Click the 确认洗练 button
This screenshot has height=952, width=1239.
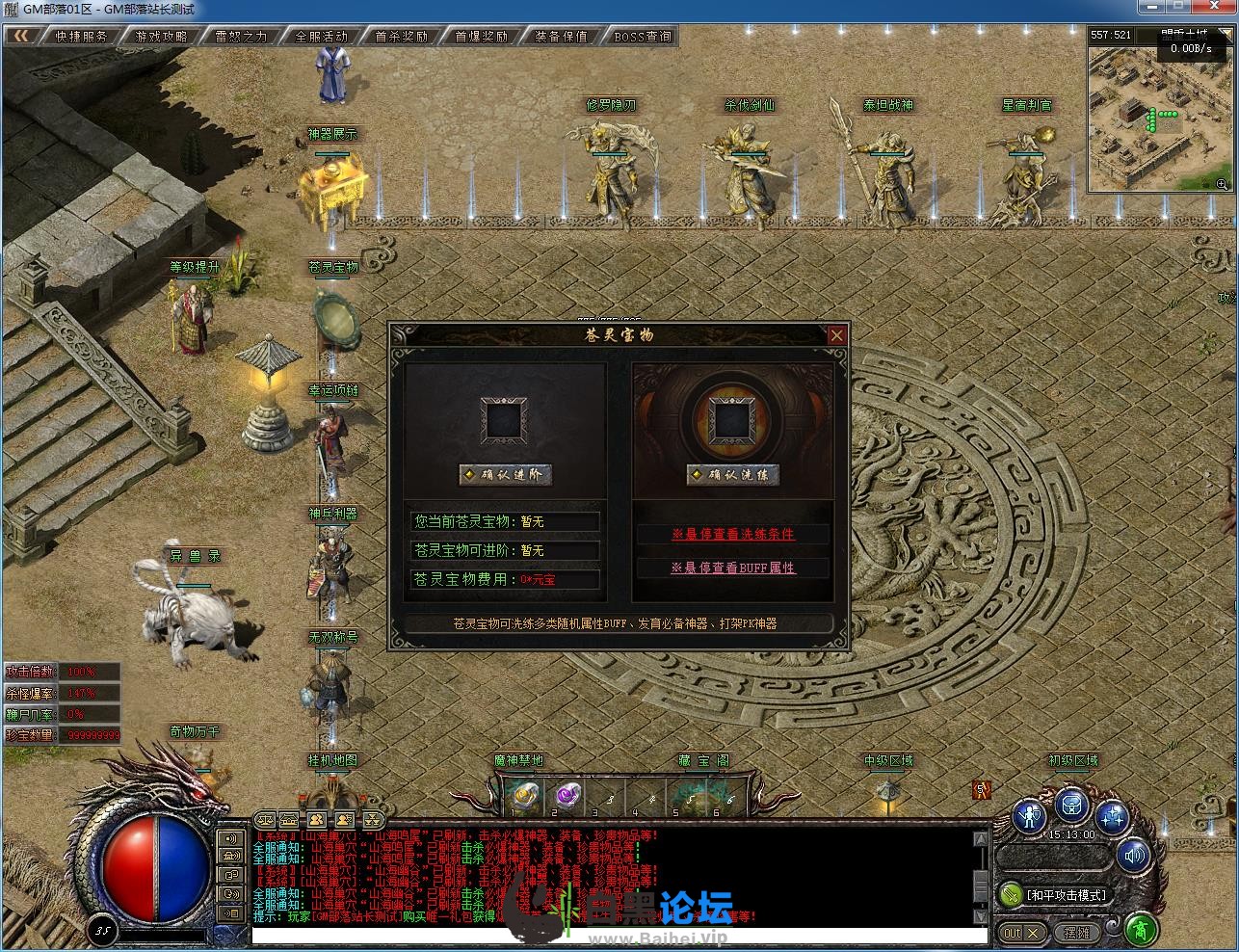733,474
